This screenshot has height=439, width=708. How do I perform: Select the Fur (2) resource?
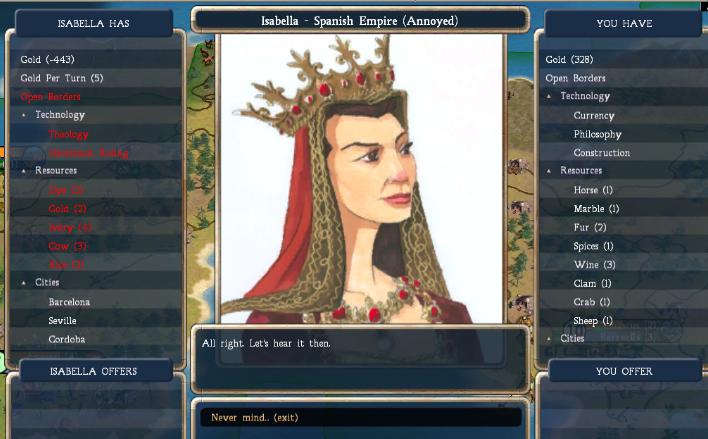591,228
